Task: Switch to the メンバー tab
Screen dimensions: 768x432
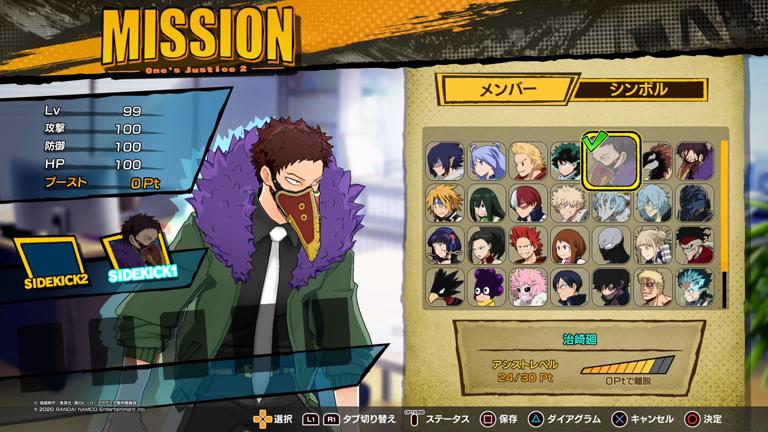Action: tap(508, 89)
